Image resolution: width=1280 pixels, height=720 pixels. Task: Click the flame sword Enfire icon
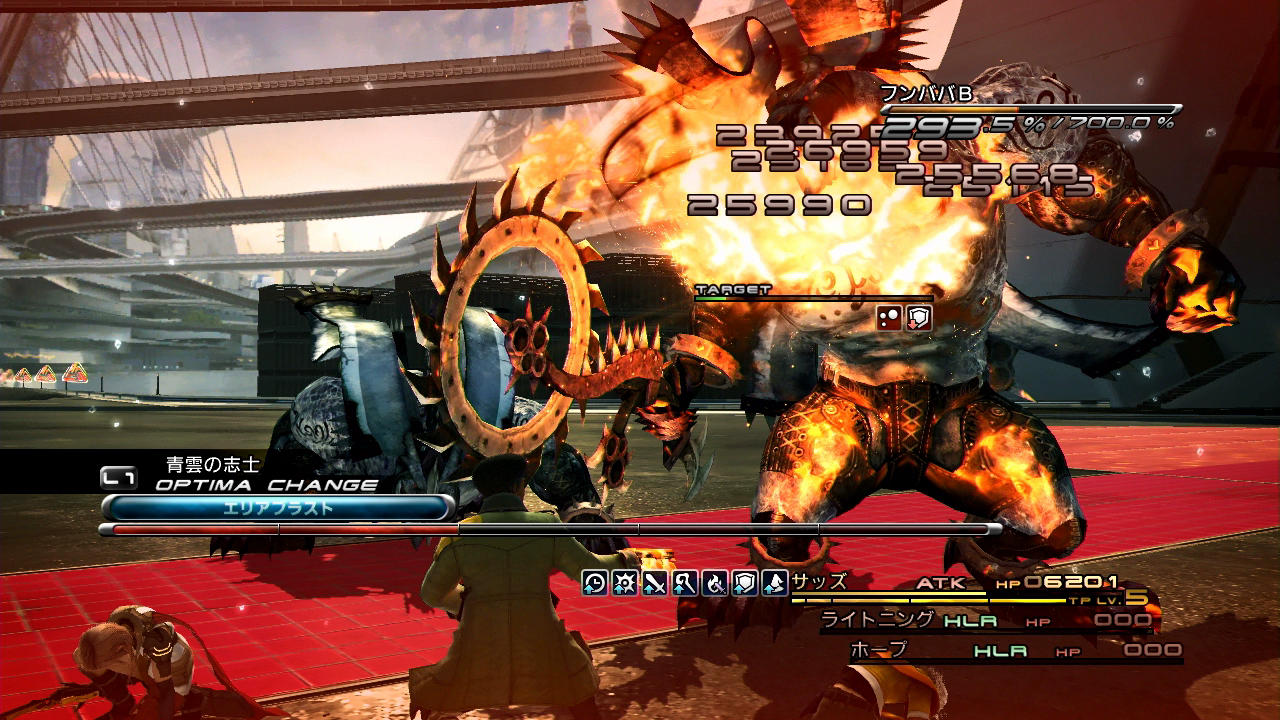(715, 583)
